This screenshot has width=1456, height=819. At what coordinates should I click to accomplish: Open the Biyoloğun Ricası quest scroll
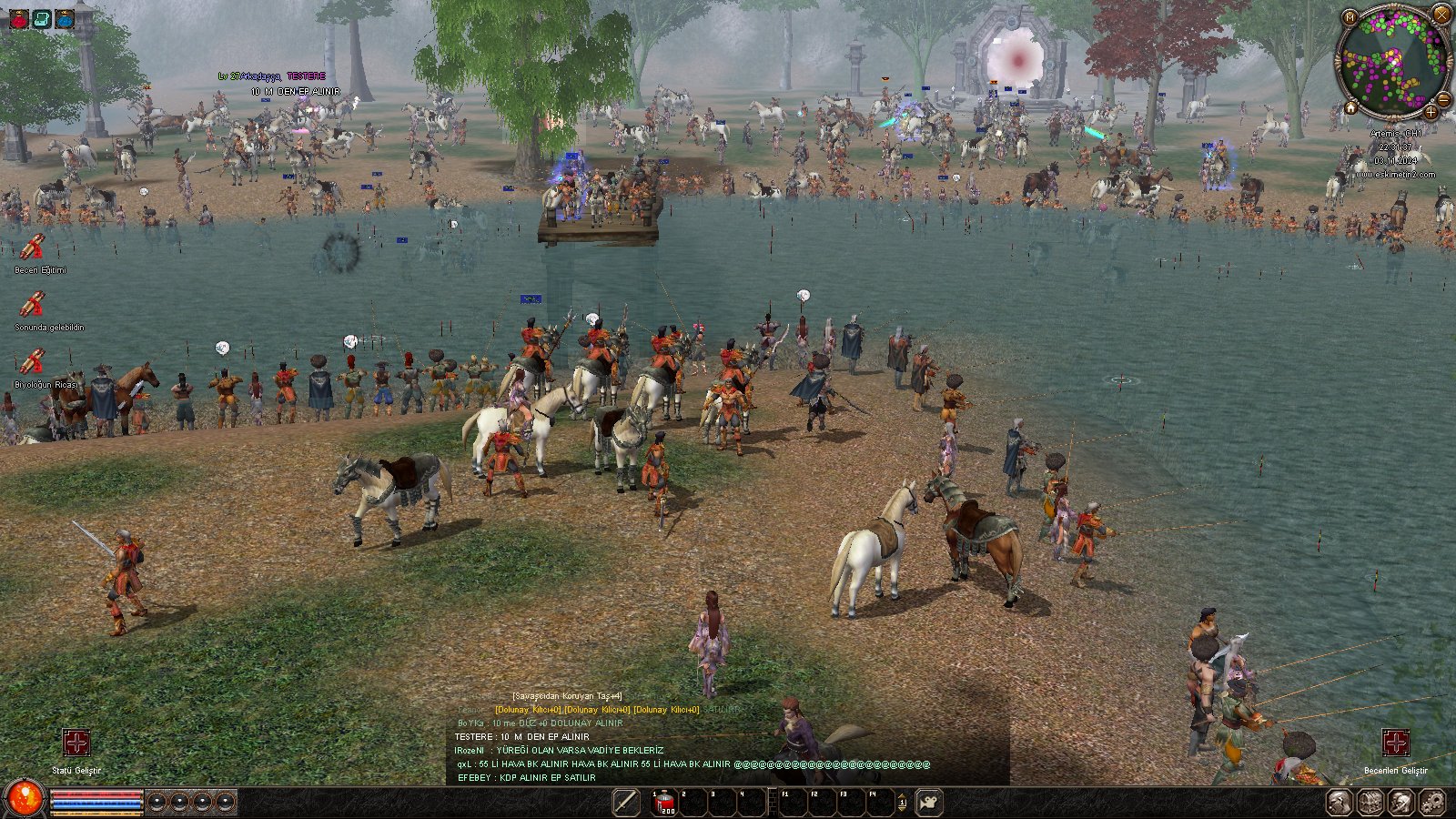33,362
